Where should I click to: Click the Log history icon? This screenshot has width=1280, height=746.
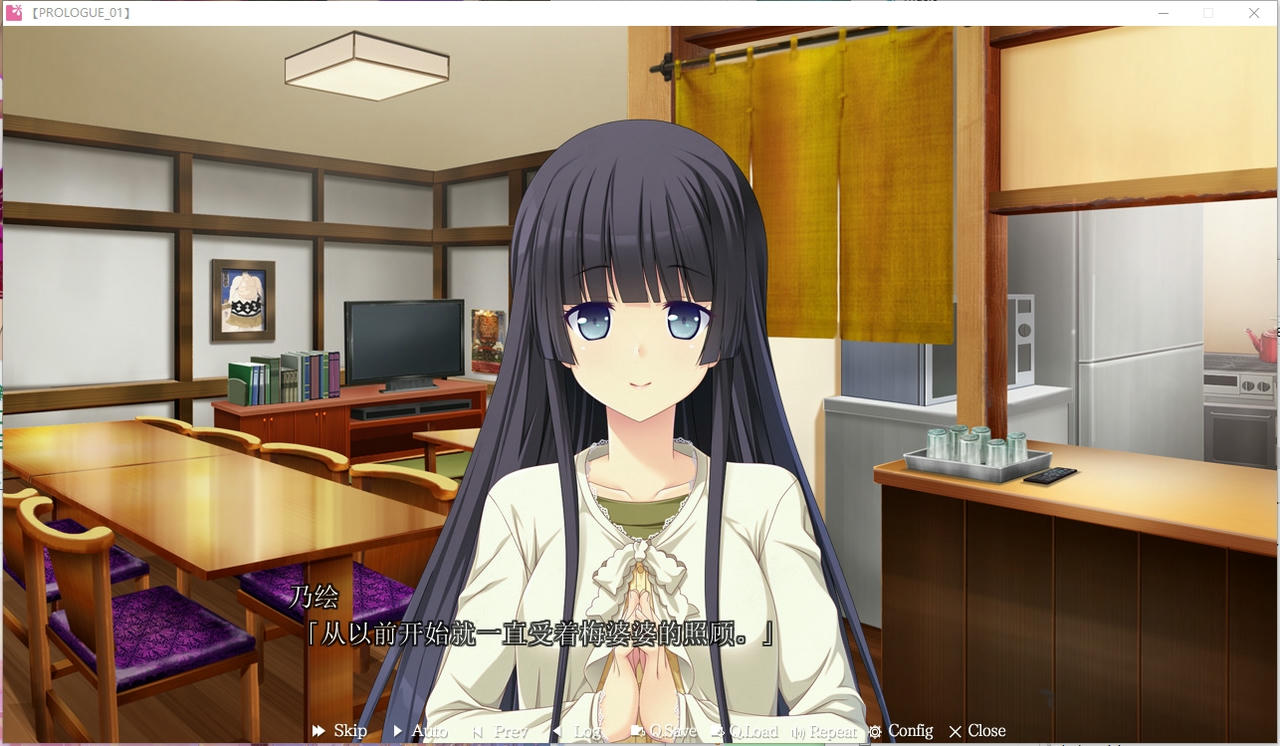pos(557,731)
